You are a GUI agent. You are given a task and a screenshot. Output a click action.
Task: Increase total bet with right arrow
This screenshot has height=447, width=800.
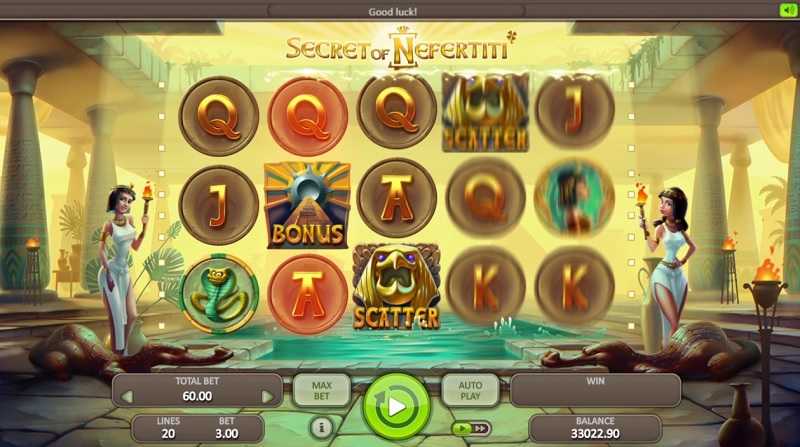pyautogui.click(x=267, y=397)
